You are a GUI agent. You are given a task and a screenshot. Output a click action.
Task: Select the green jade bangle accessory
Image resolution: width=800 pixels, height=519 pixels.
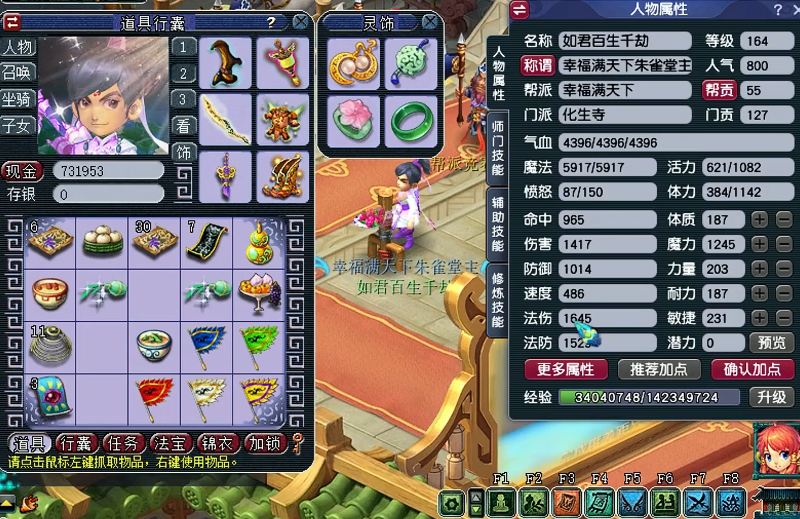[x=409, y=120]
